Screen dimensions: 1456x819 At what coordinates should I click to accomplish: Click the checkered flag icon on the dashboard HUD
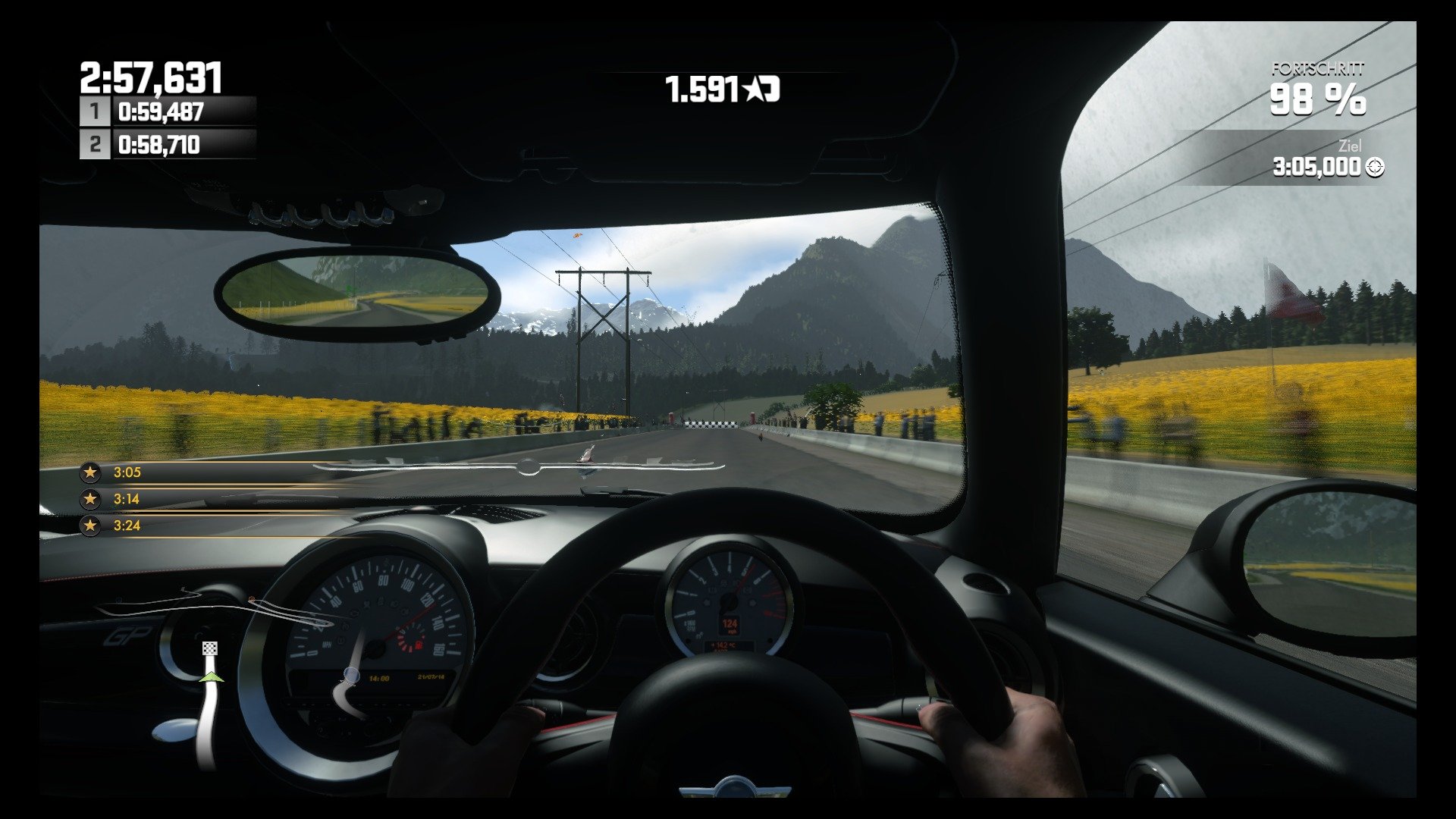coord(210,648)
